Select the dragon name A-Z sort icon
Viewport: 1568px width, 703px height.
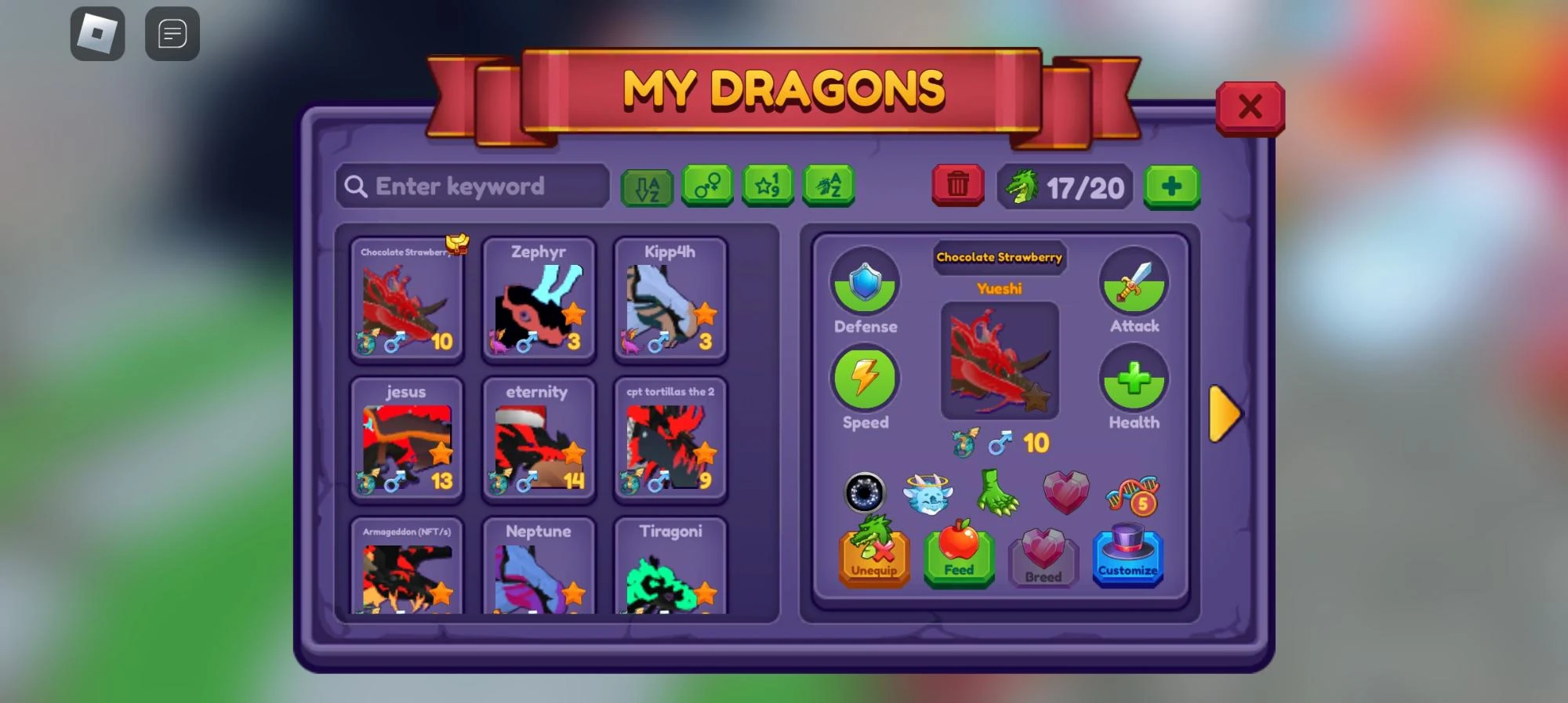tap(828, 186)
